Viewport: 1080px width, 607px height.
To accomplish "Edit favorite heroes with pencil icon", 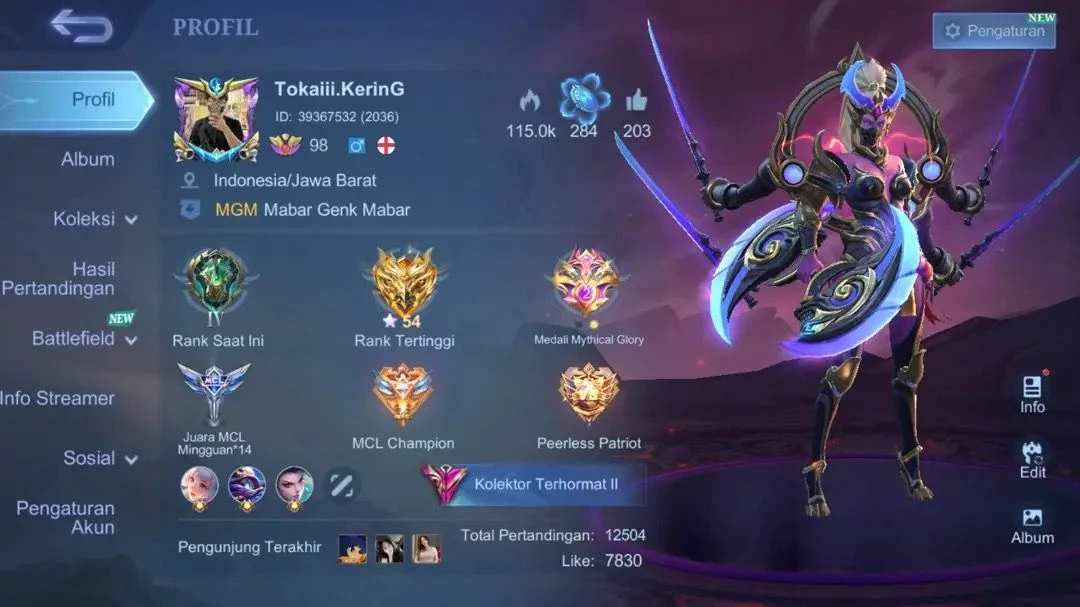I will click(342, 486).
